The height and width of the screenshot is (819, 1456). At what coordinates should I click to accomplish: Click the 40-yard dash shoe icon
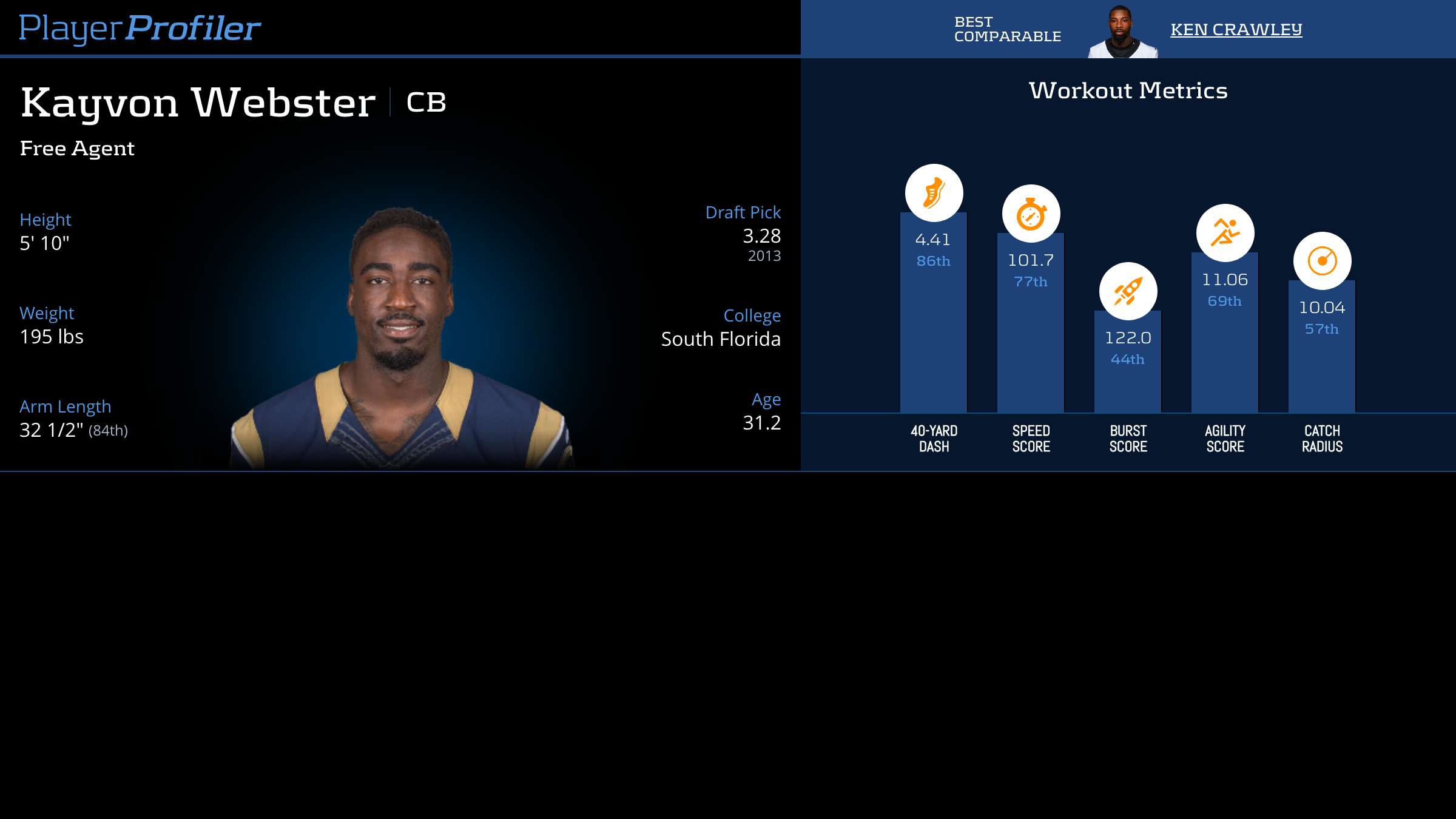[934, 193]
